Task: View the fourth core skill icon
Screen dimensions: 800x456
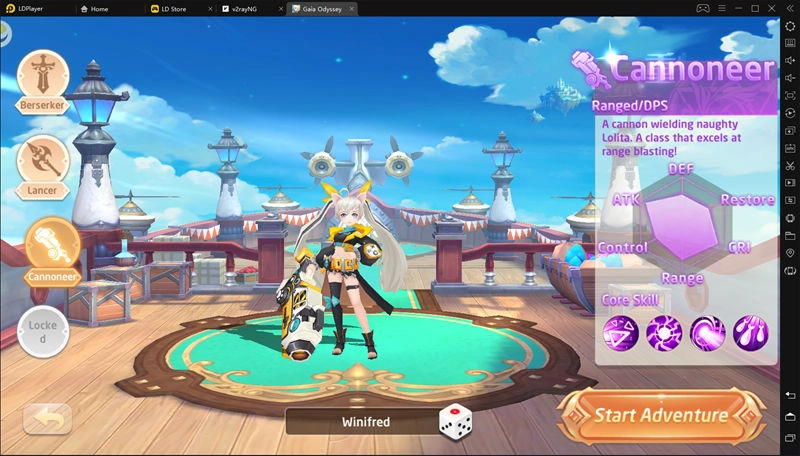Action: (750, 331)
